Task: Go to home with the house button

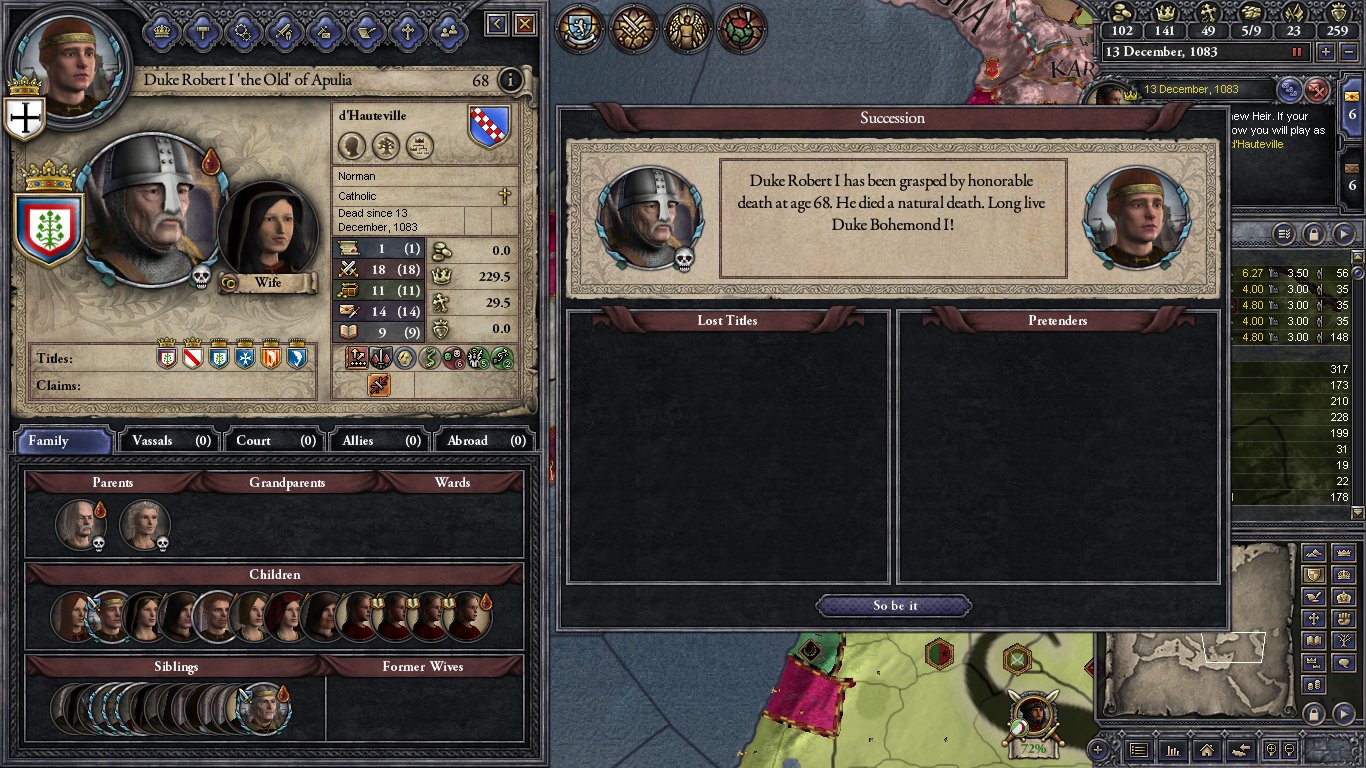Action: click(x=1206, y=749)
